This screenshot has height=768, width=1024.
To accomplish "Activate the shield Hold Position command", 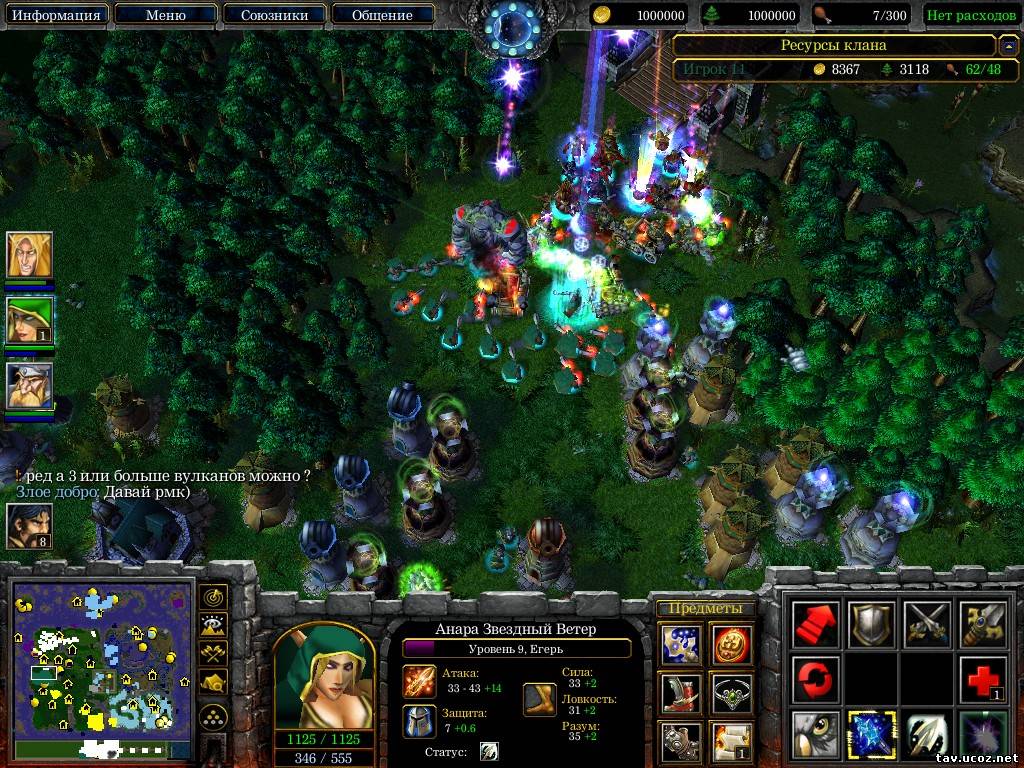I will (x=871, y=624).
